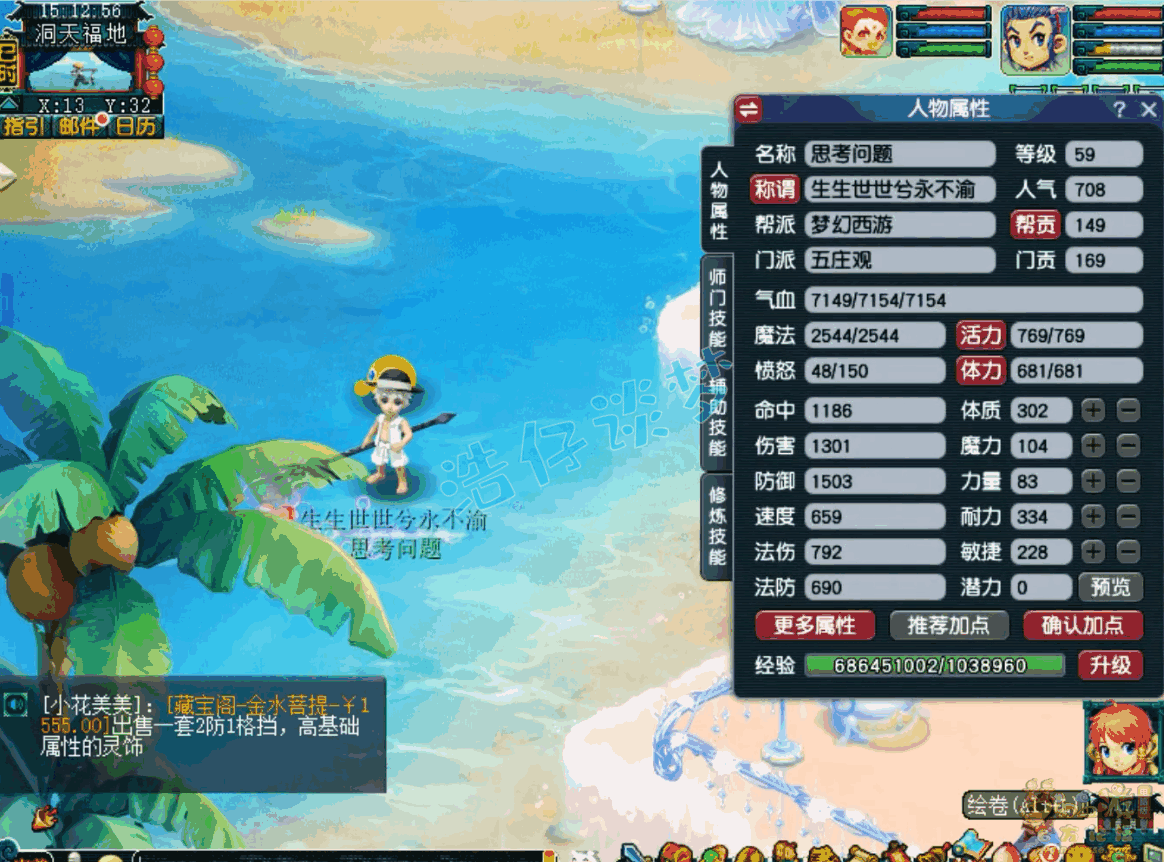Image resolution: width=1164 pixels, height=862 pixels.
Task: Open the 辅助技能 tab
Action: (x=717, y=417)
